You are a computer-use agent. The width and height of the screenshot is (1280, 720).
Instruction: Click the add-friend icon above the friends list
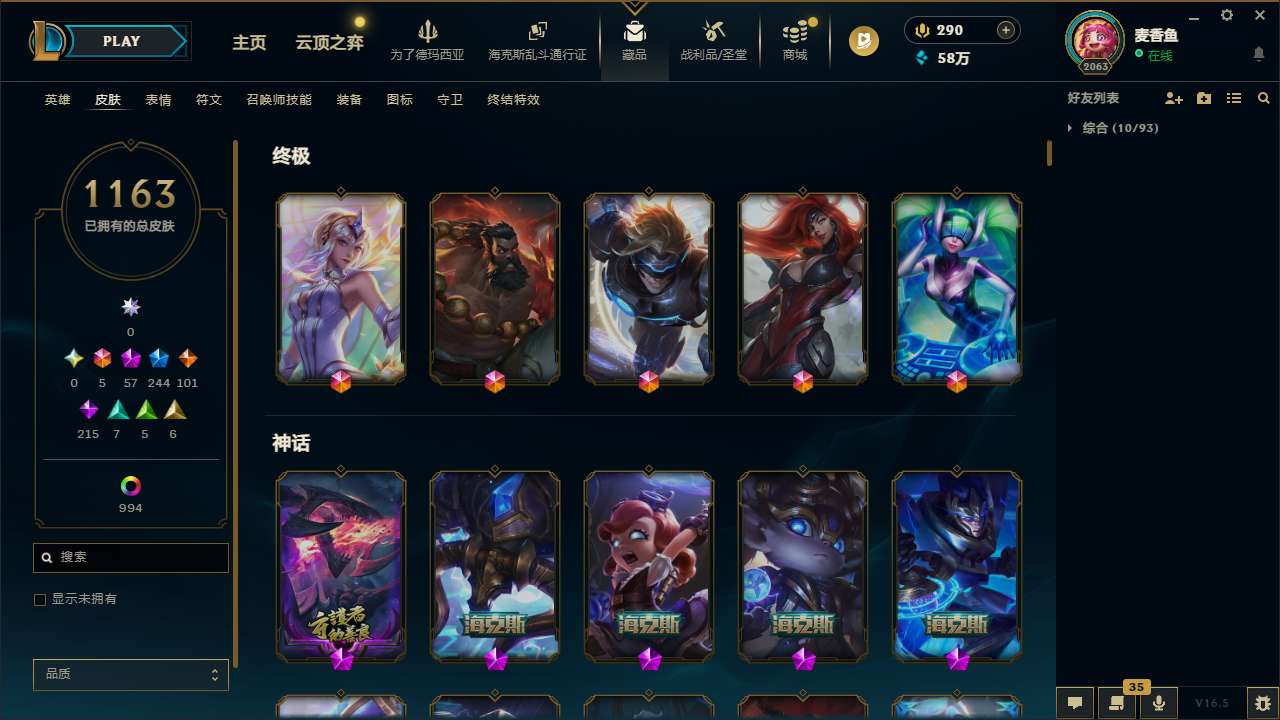[1173, 97]
